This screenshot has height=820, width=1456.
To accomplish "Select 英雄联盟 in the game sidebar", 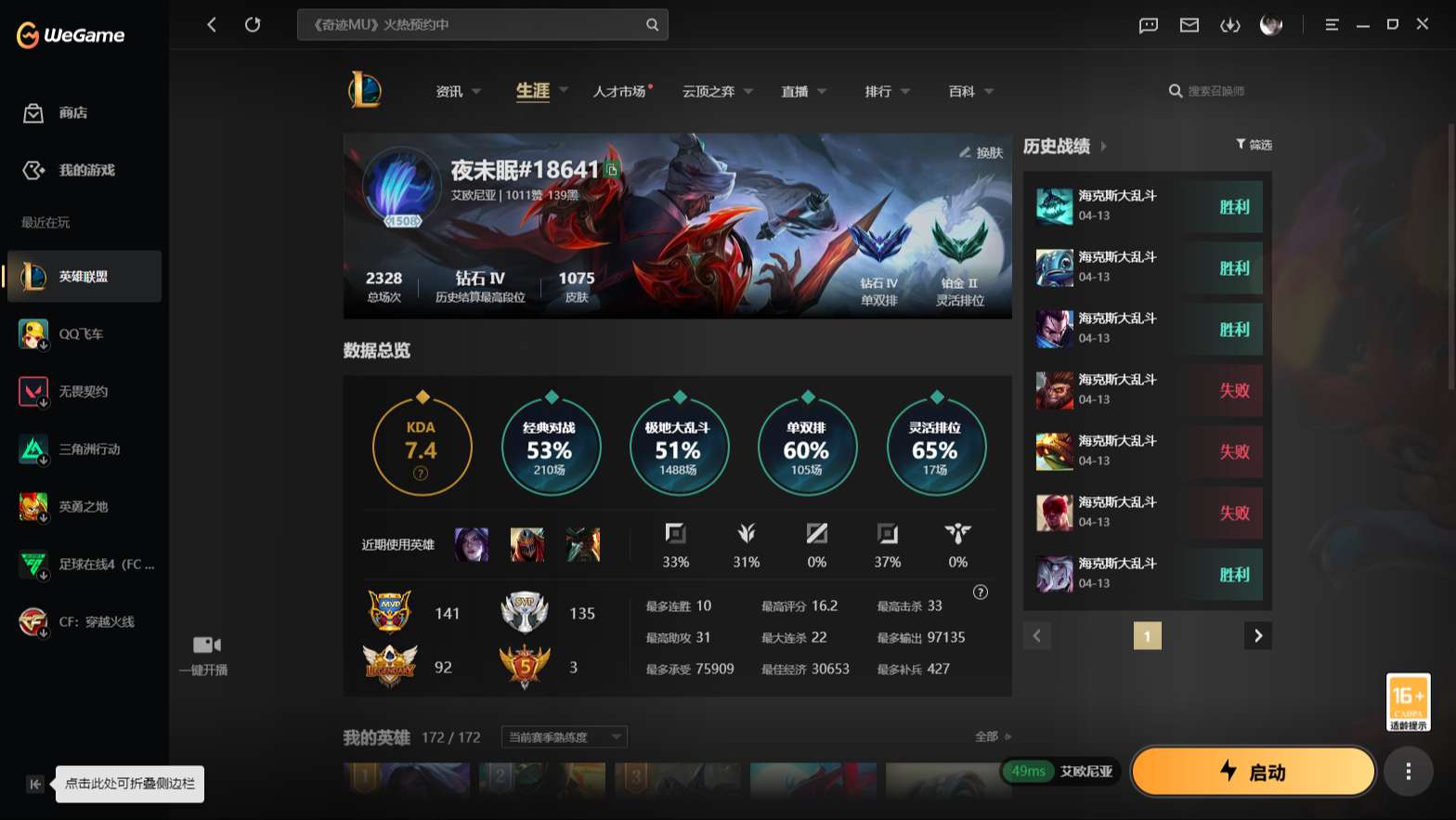I will click(x=82, y=276).
